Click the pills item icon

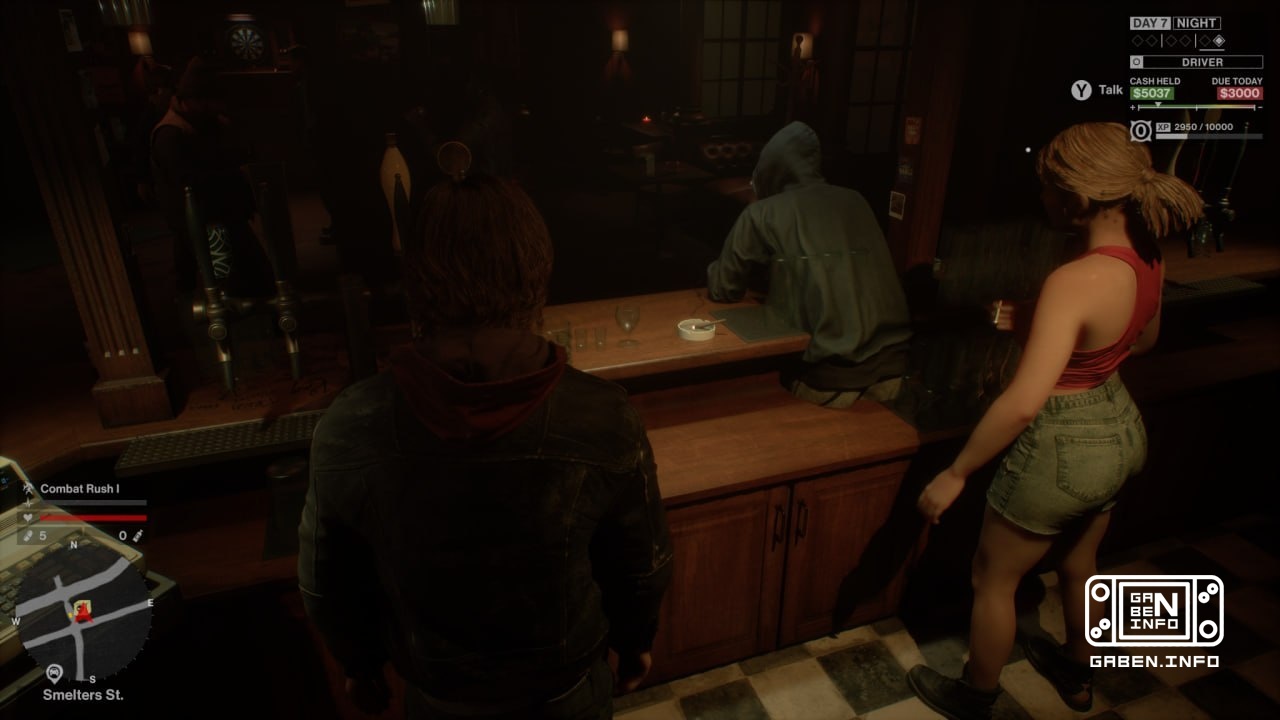[29, 536]
